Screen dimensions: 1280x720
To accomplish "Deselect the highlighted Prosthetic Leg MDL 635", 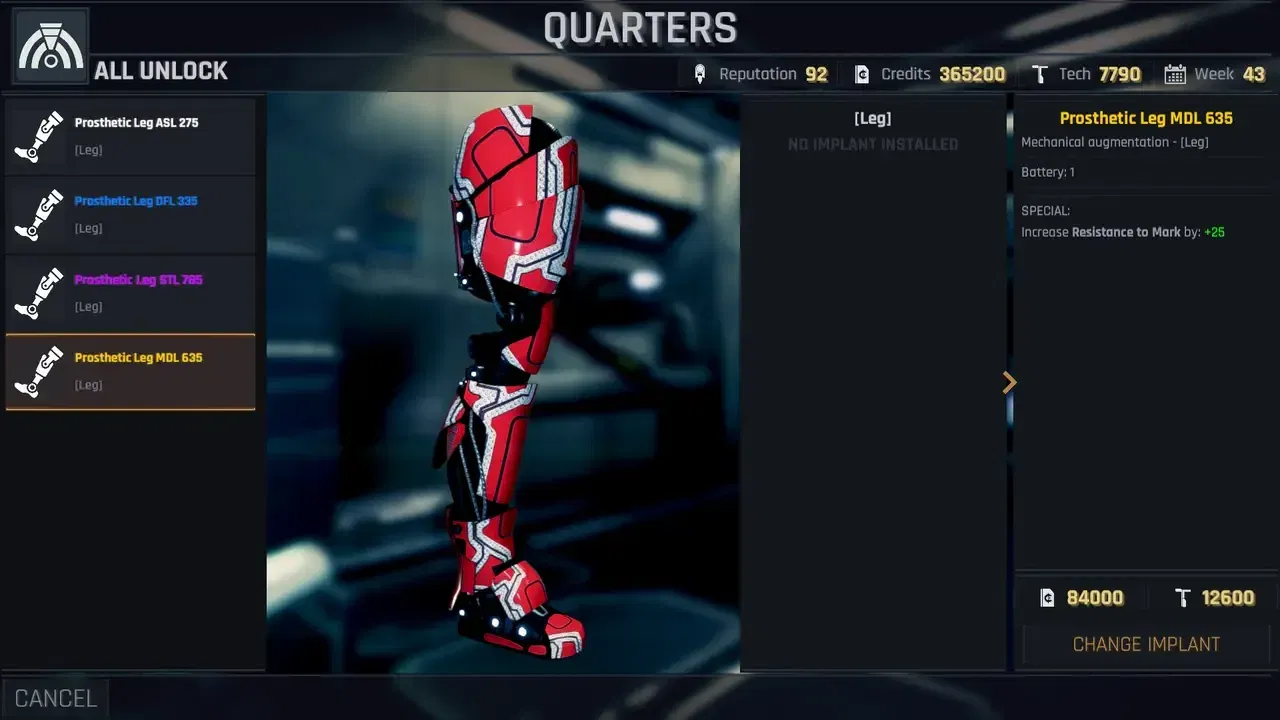I will tap(130, 370).
